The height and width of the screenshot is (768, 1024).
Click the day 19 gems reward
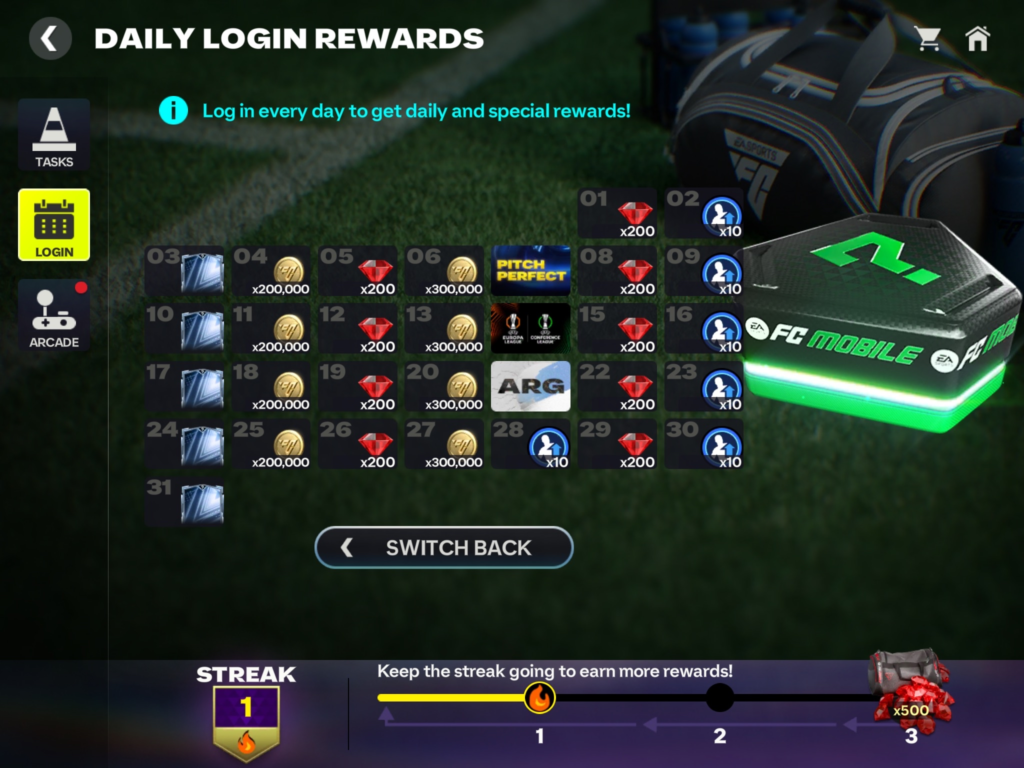point(358,387)
